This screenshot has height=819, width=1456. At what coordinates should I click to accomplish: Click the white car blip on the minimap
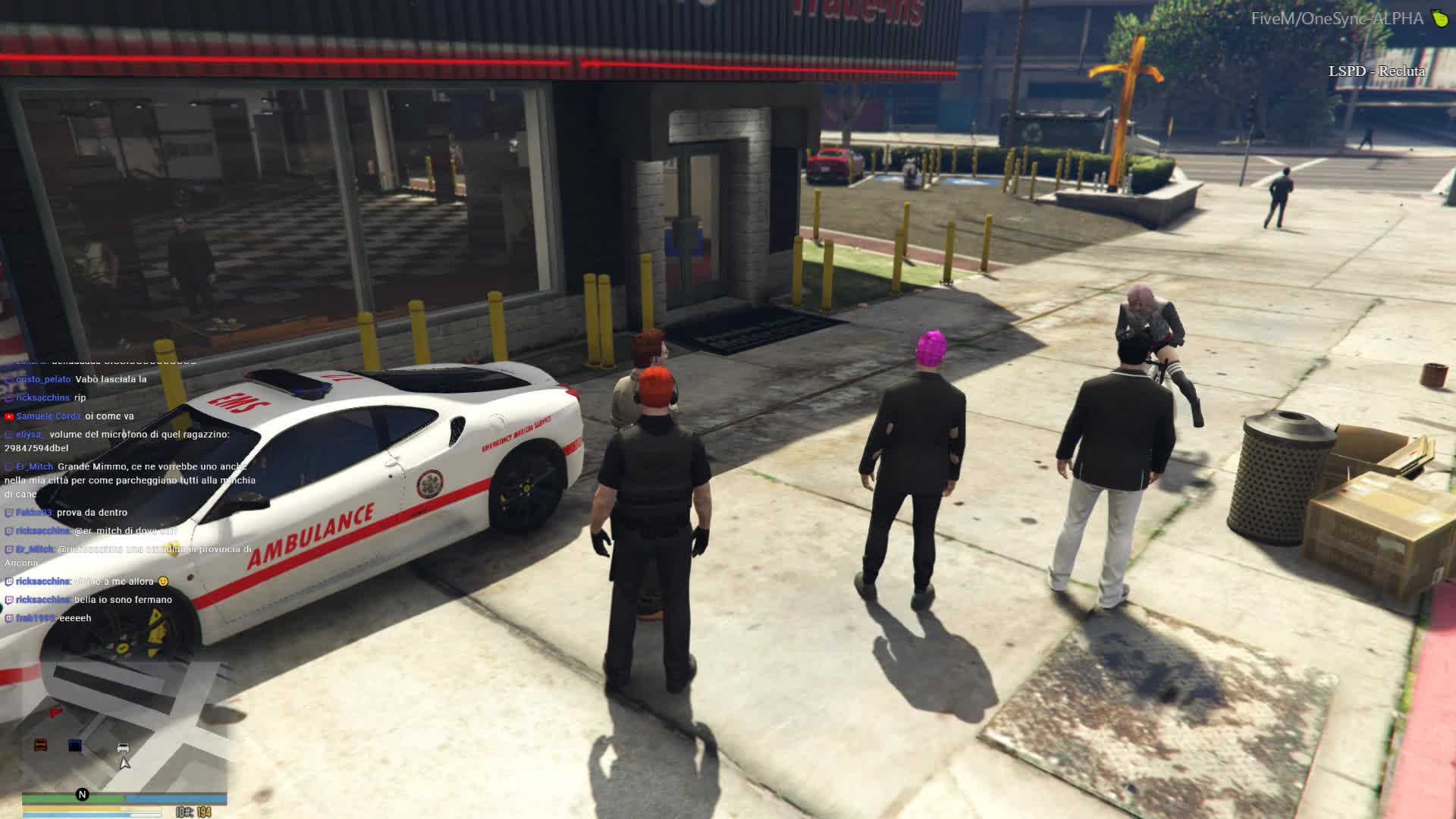pos(123,748)
